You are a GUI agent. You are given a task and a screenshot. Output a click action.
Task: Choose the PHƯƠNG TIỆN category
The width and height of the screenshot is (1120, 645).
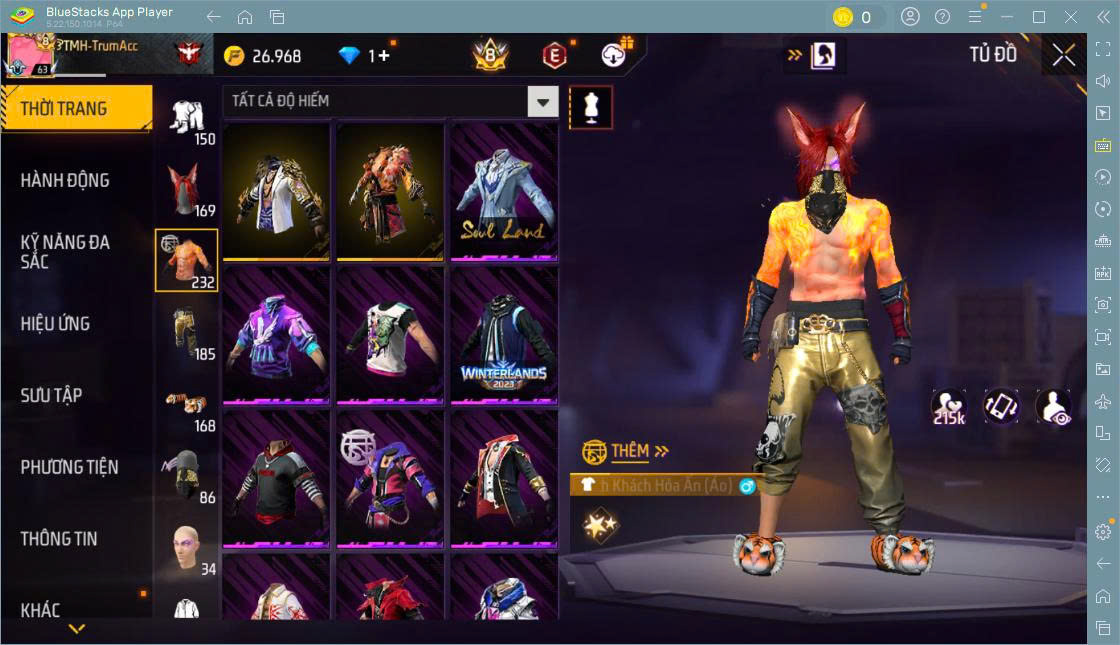coord(69,467)
